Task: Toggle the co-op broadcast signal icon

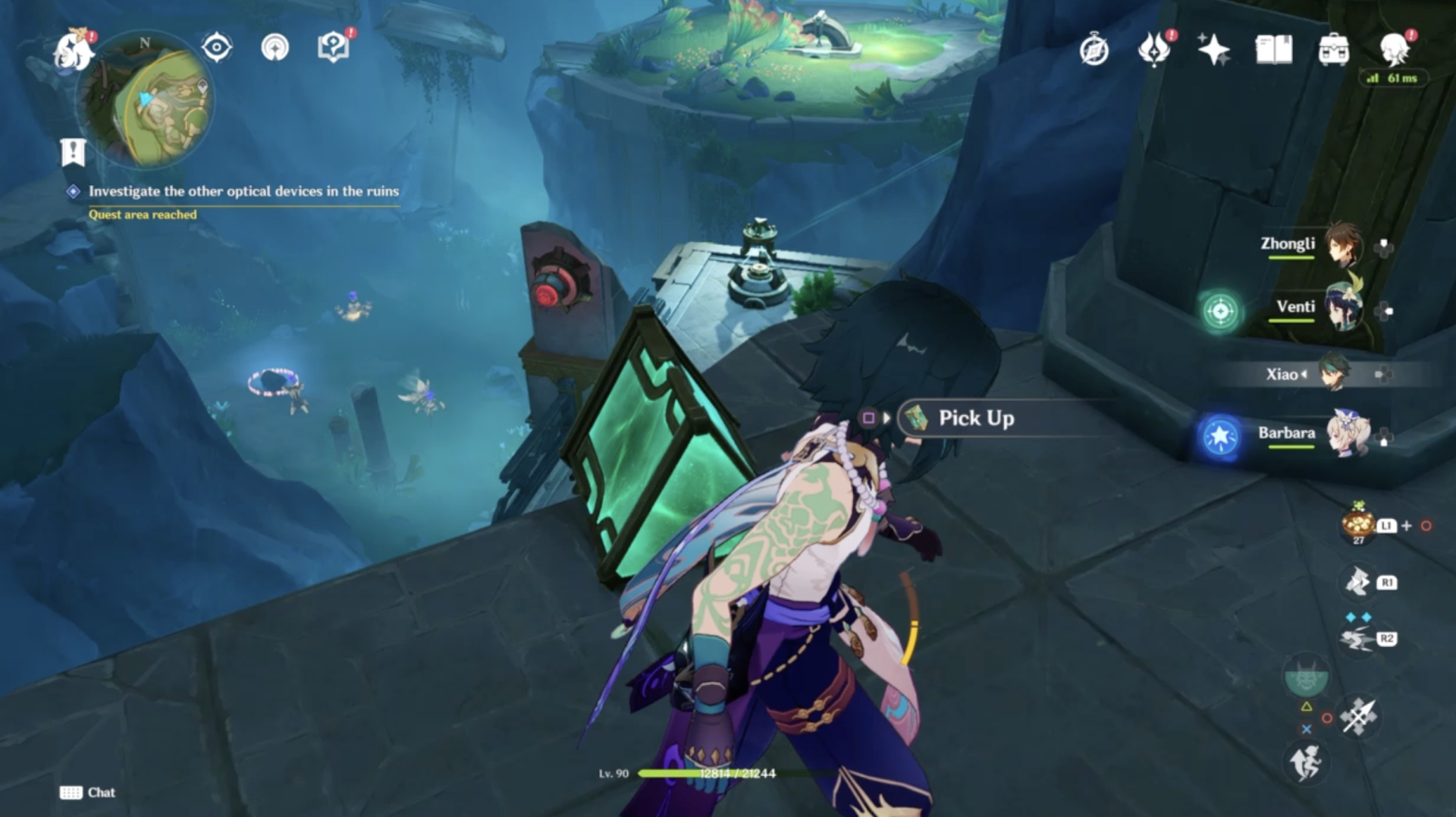Action: [276, 46]
